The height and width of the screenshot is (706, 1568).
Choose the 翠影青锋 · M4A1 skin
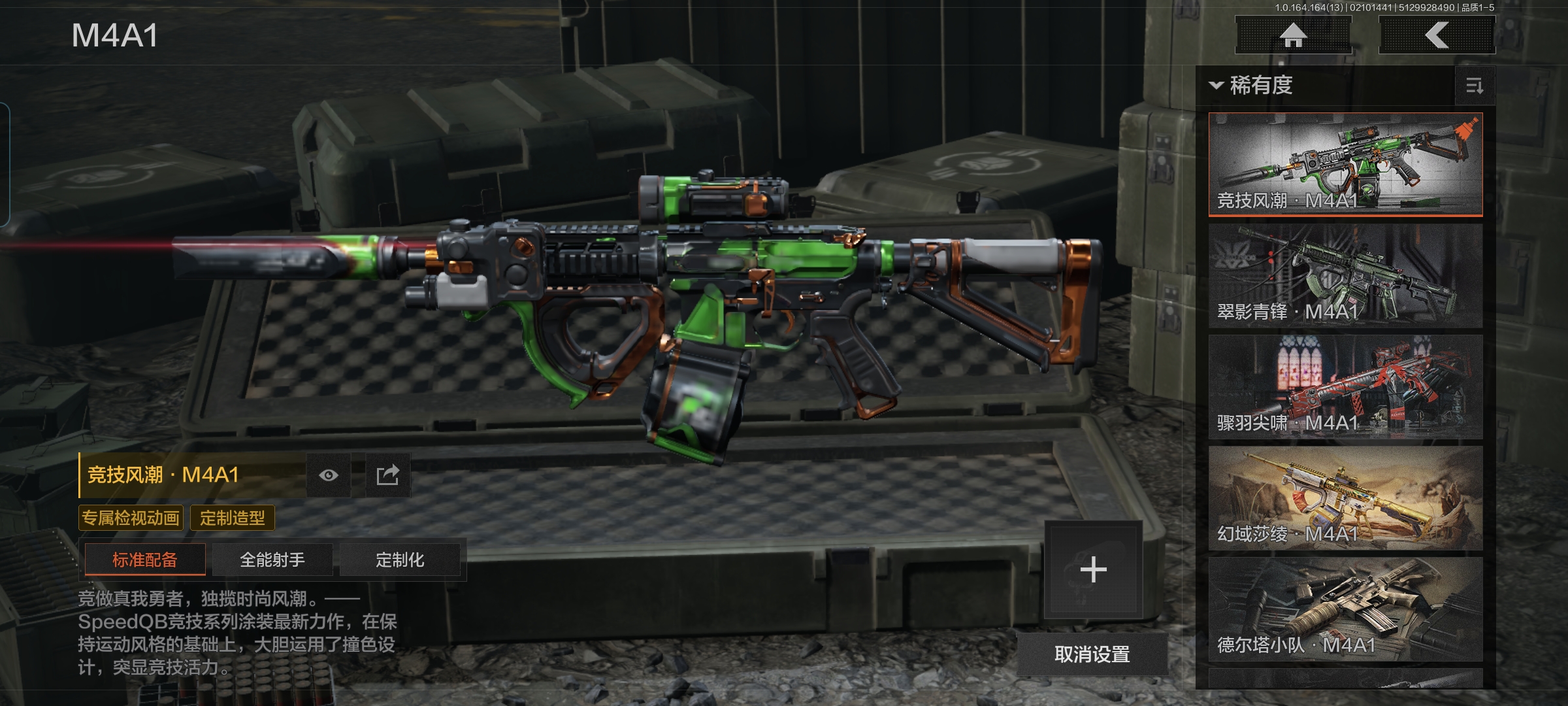(x=1345, y=275)
